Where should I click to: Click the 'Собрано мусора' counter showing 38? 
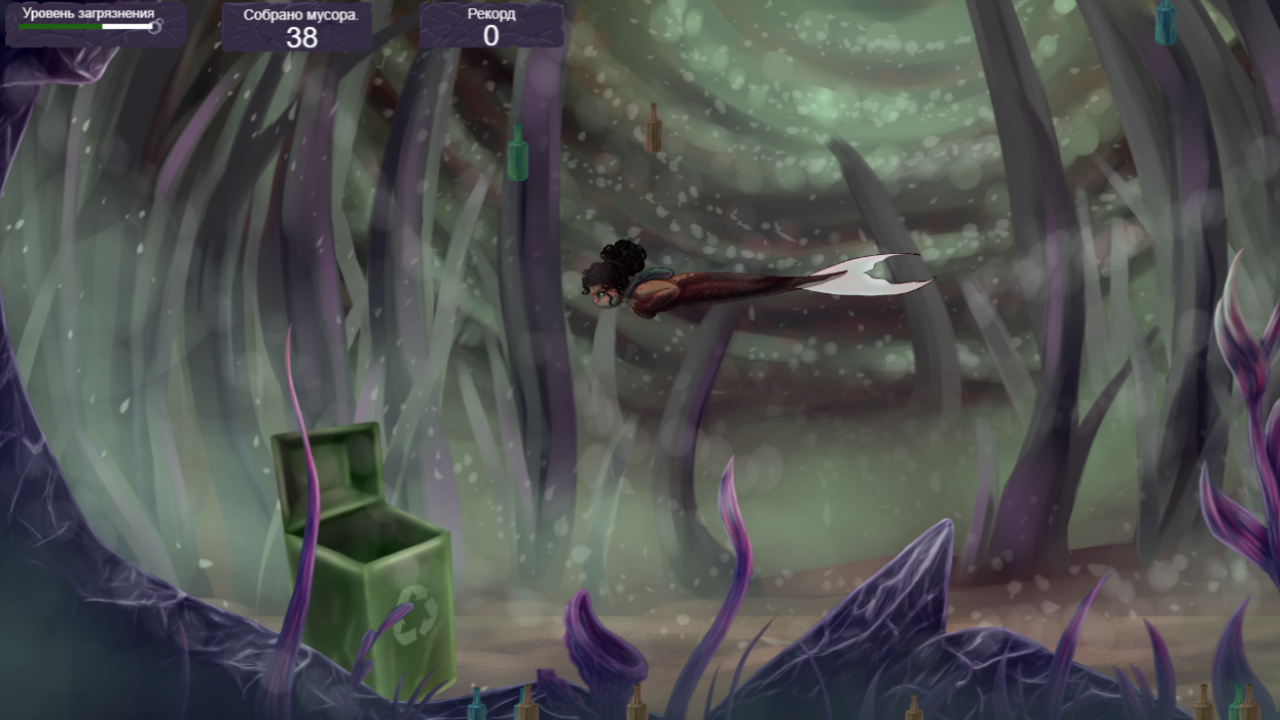coord(298,27)
